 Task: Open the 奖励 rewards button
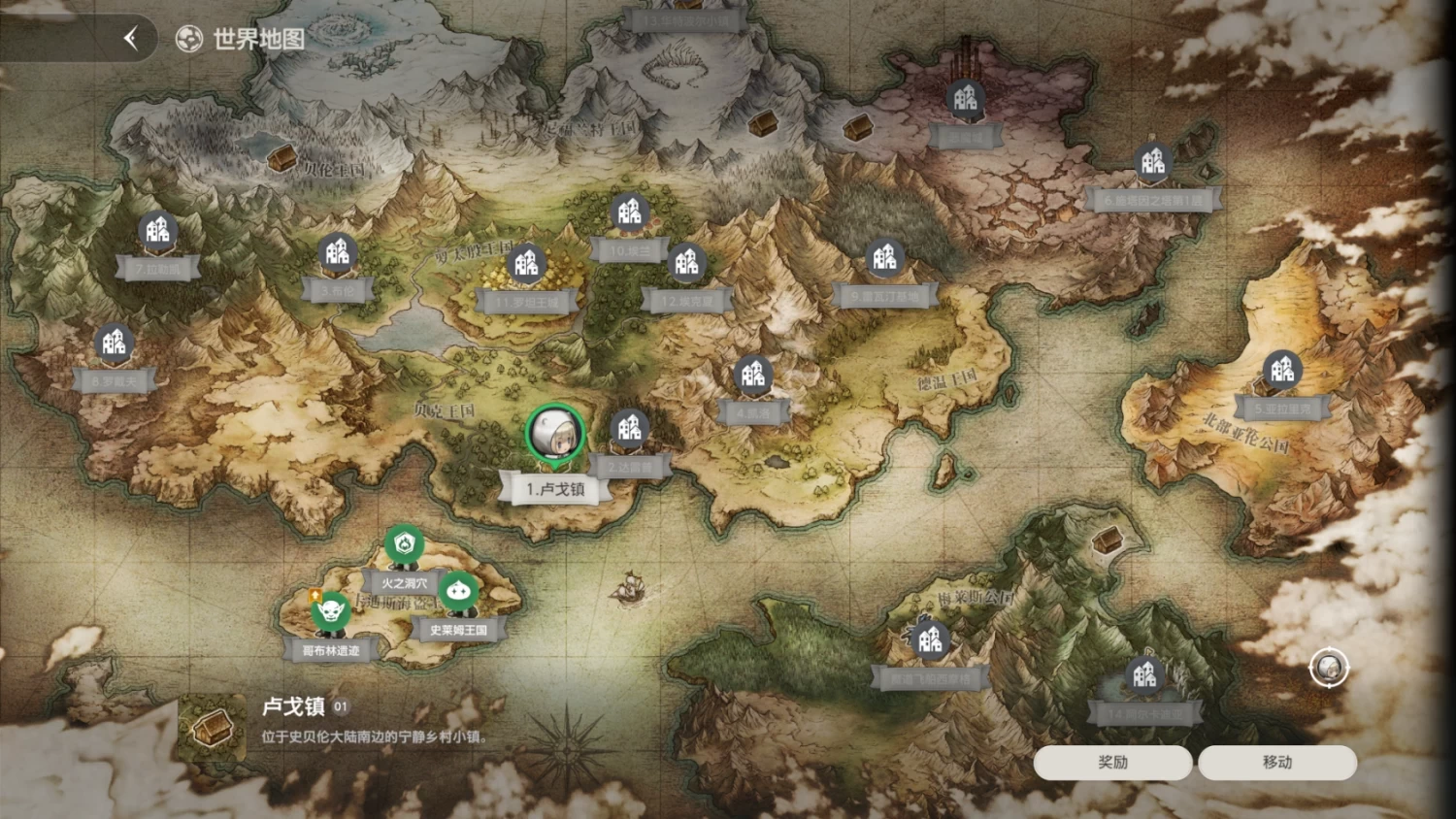[x=1112, y=763]
